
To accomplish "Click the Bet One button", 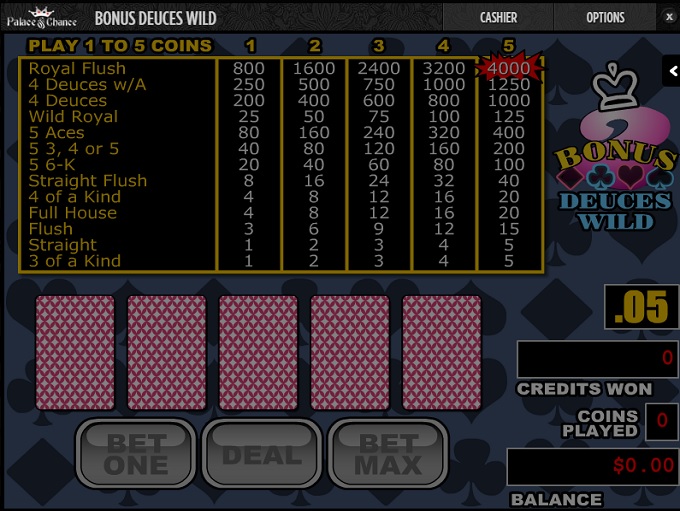I will (x=137, y=455).
